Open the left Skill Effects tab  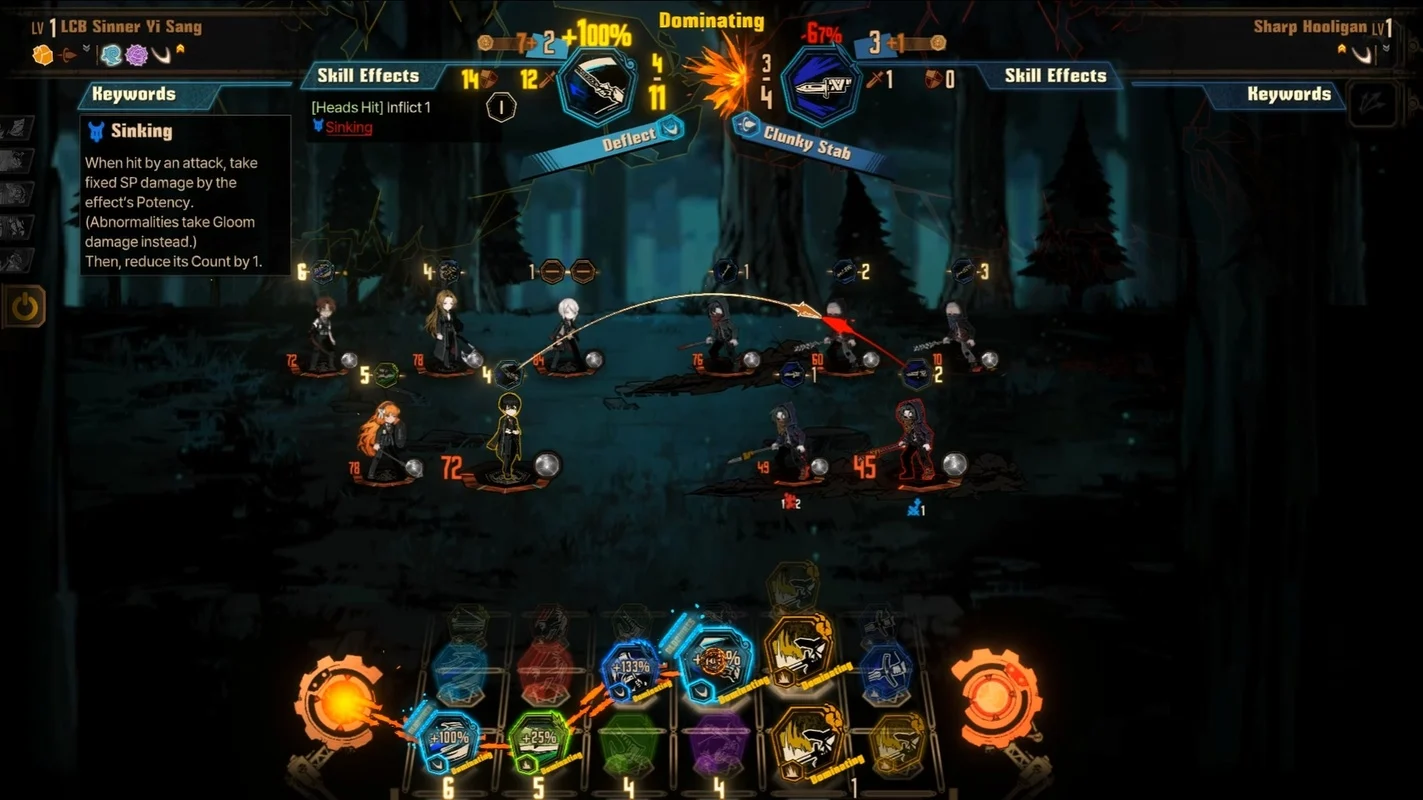[x=368, y=75]
